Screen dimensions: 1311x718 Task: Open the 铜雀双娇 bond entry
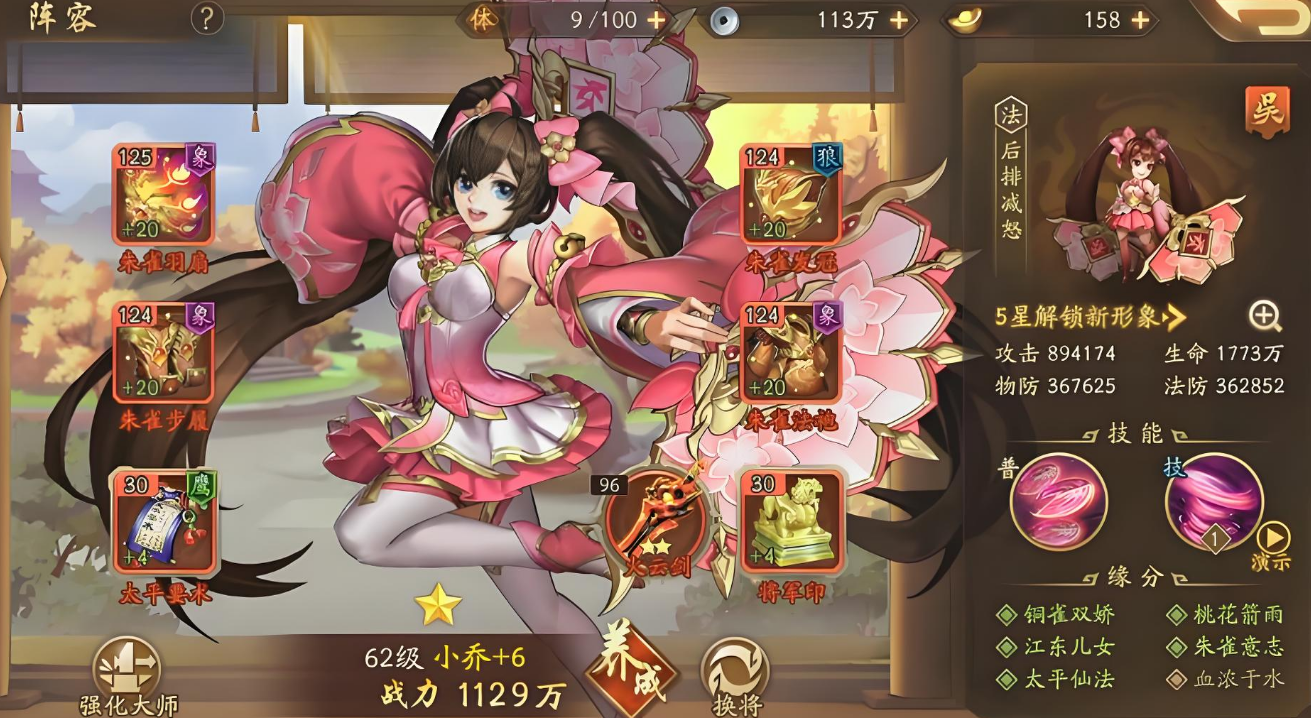1058,615
